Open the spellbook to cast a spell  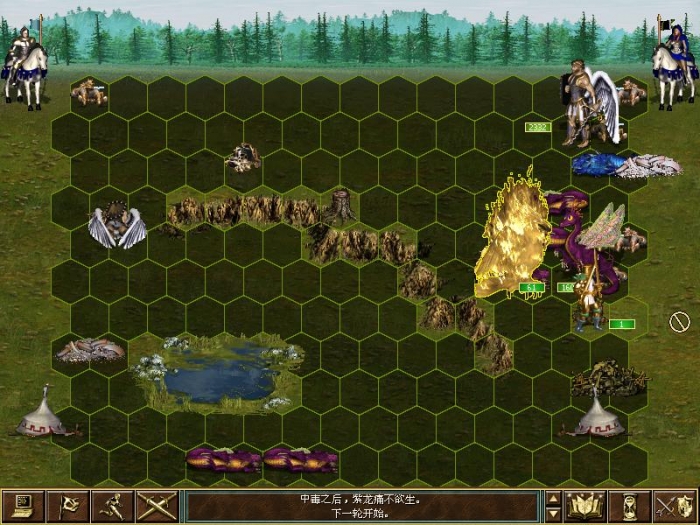coord(586,506)
